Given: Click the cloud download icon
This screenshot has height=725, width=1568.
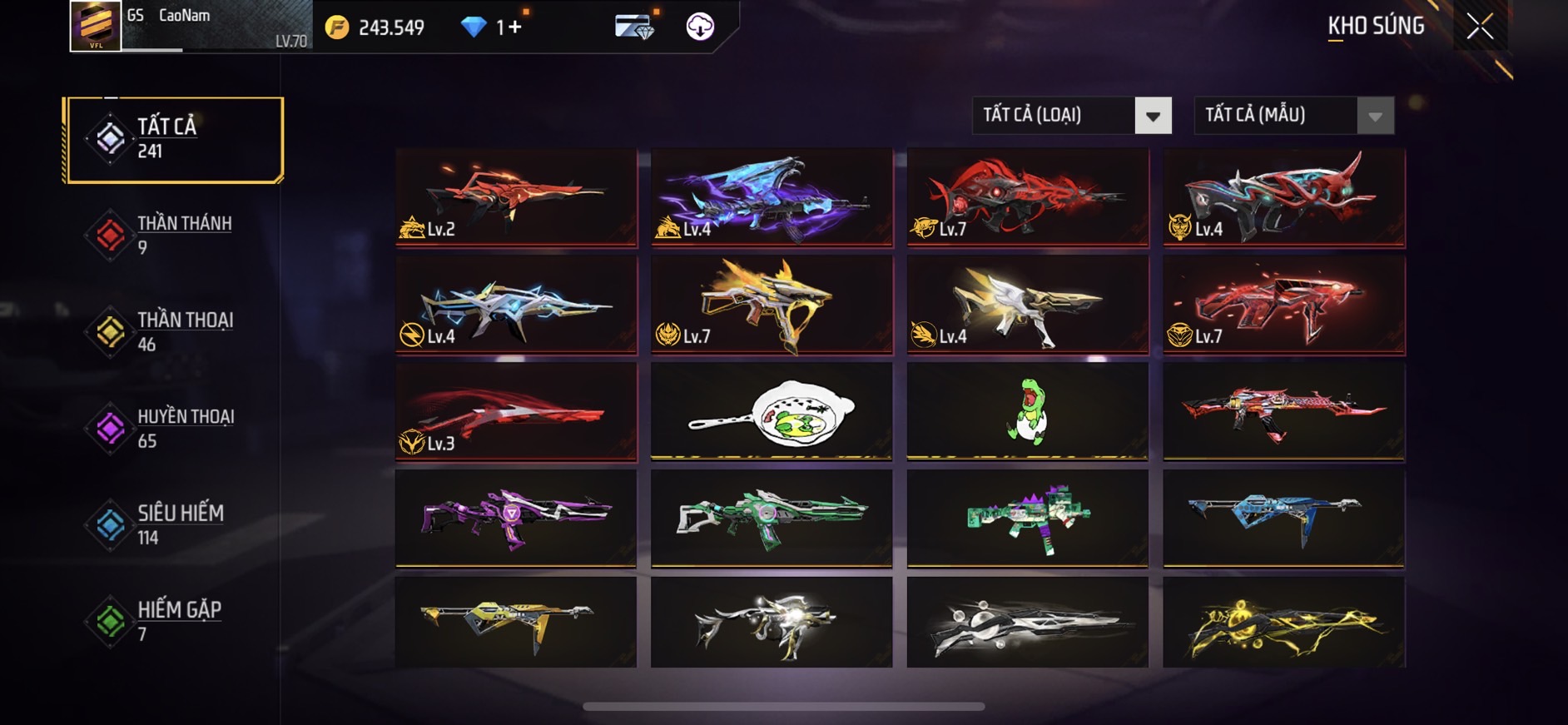Looking at the screenshot, I should pos(700,27).
